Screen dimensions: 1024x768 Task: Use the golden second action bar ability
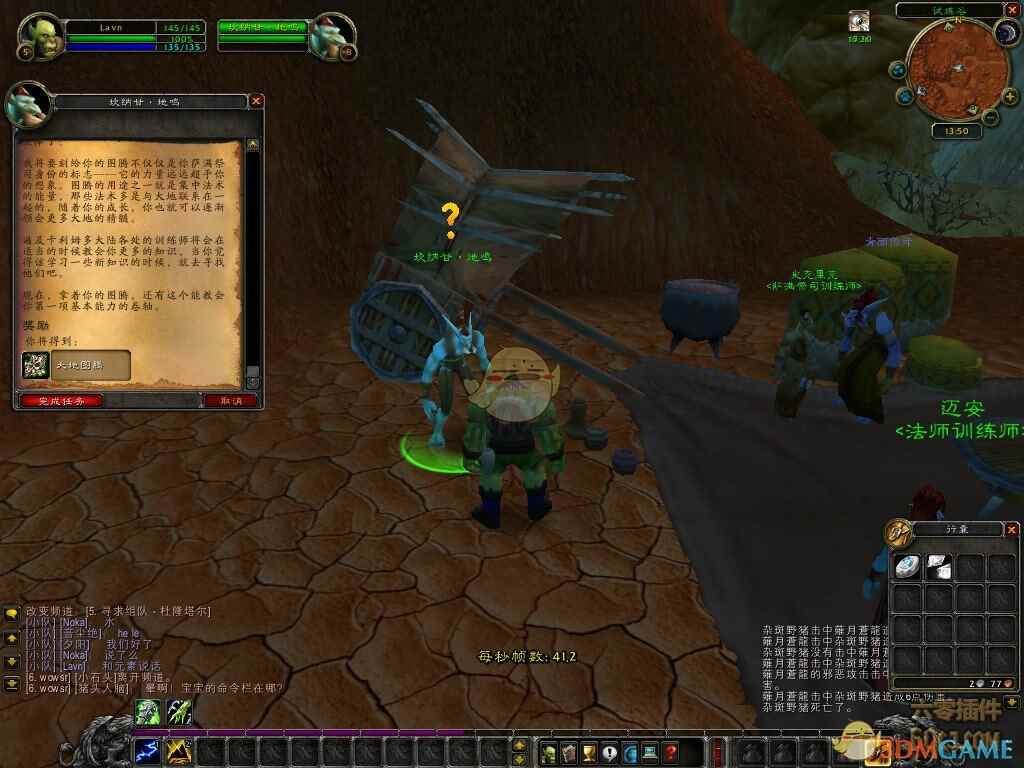(x=179, y=750)
